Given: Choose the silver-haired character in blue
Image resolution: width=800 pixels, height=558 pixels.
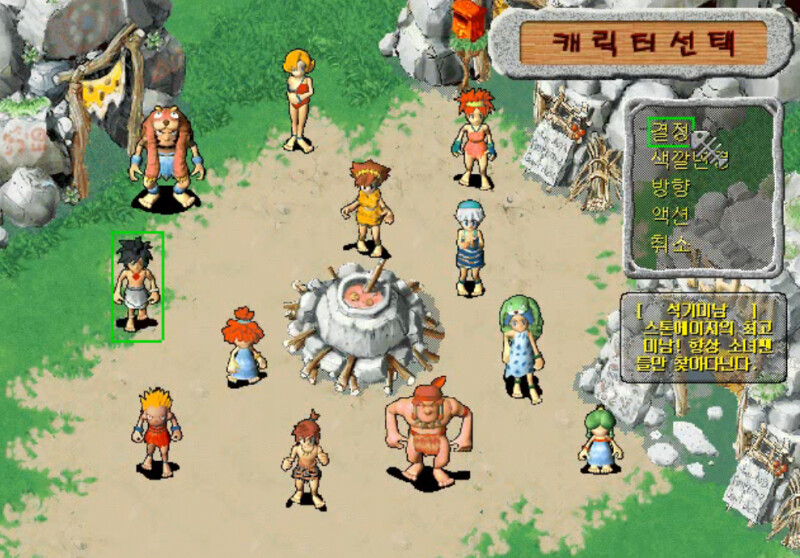Looking at the screenshot, I should [x=468, y=245].
